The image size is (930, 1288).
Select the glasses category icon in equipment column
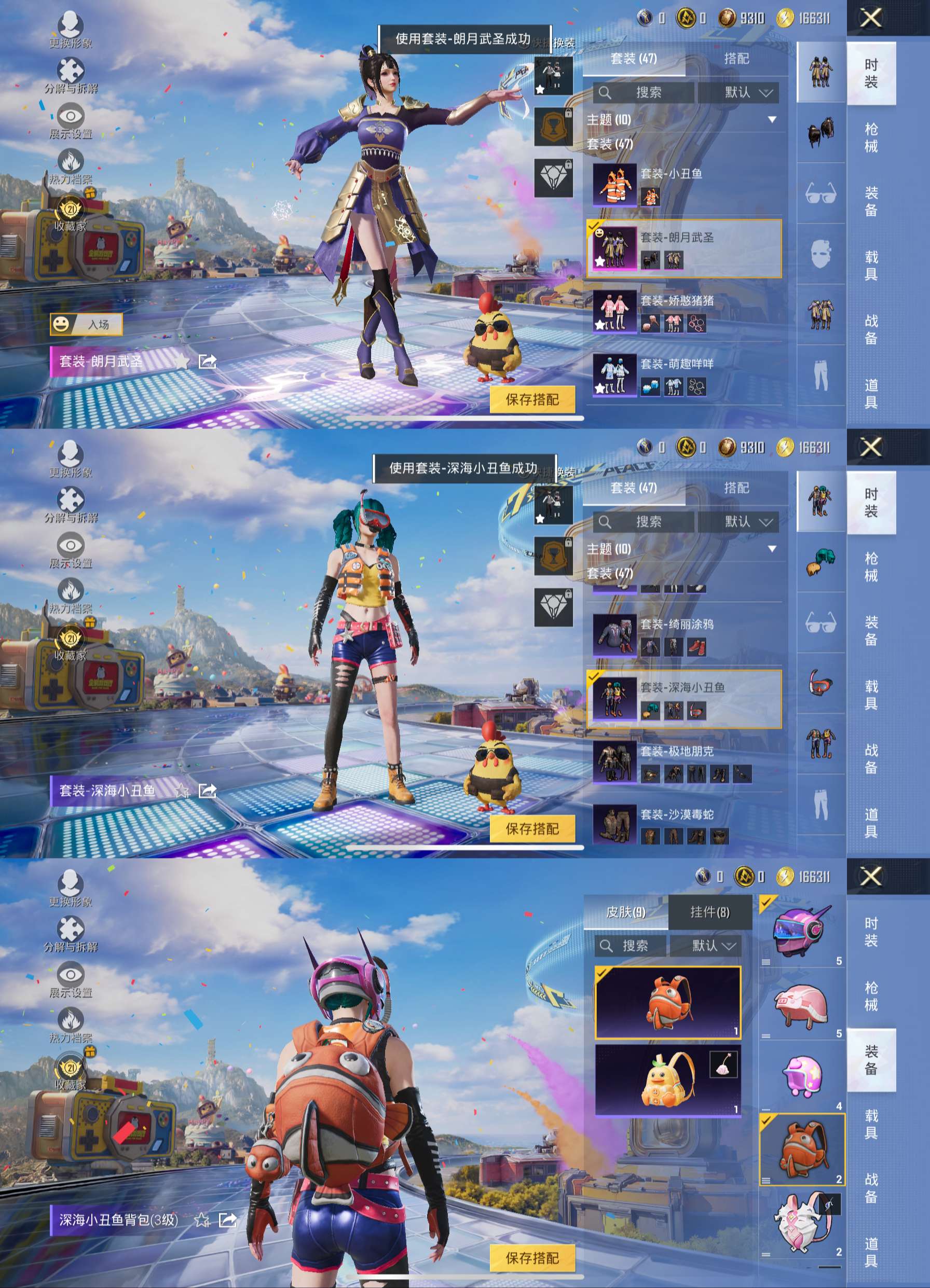820,193
